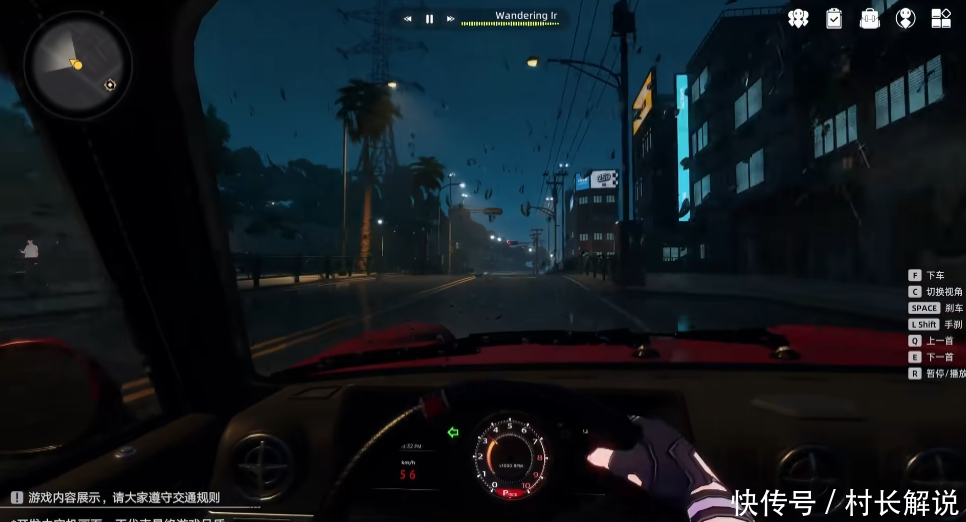This screenshot has height=522, width=966.
Task: Open the backpack inventory
Action: [869, 18]
